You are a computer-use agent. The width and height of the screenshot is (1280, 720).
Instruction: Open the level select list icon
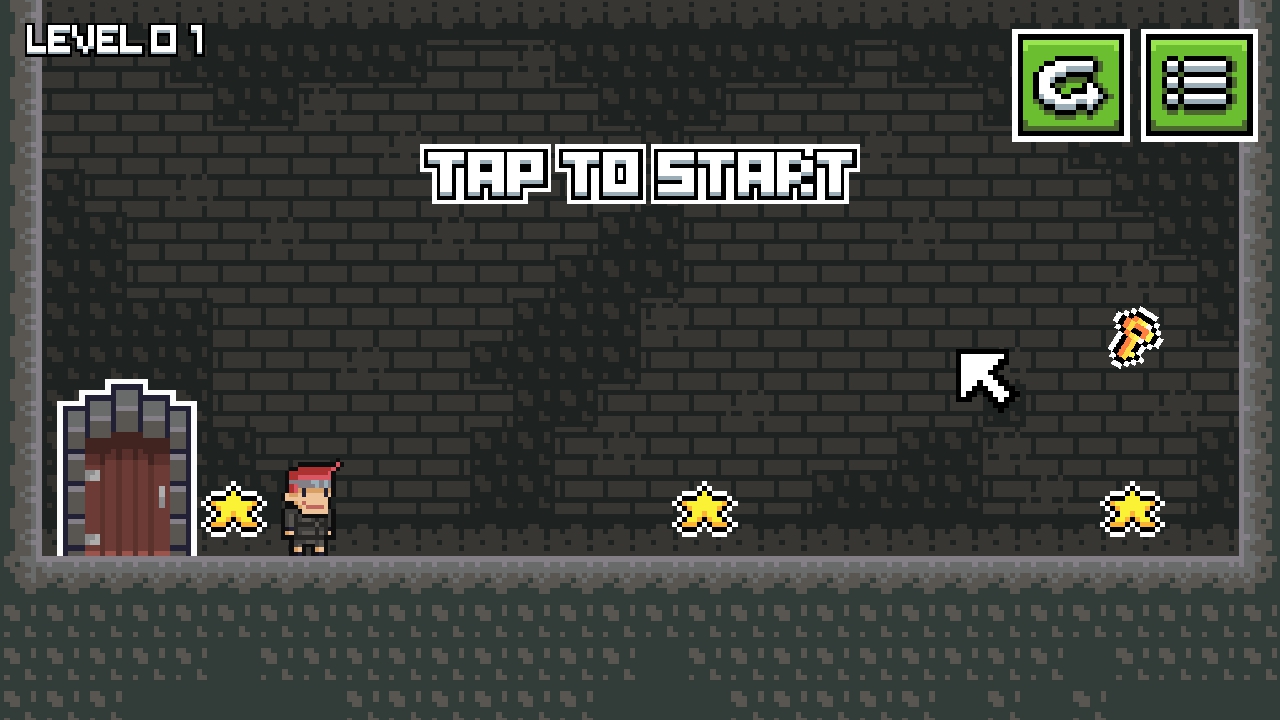pyautogui.click(x=1199, y=86)
